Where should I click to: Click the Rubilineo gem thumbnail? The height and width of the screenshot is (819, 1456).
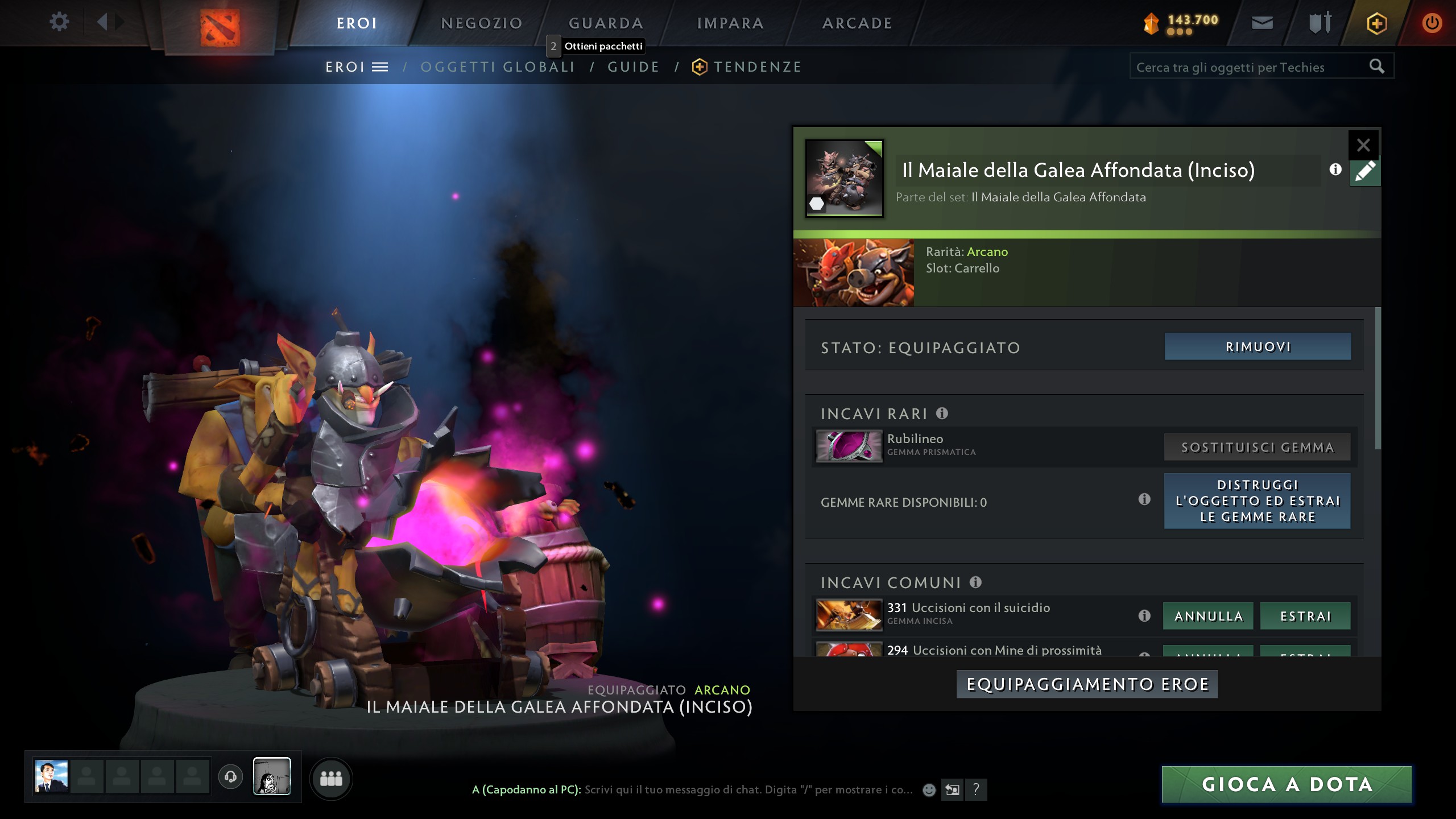849,446
